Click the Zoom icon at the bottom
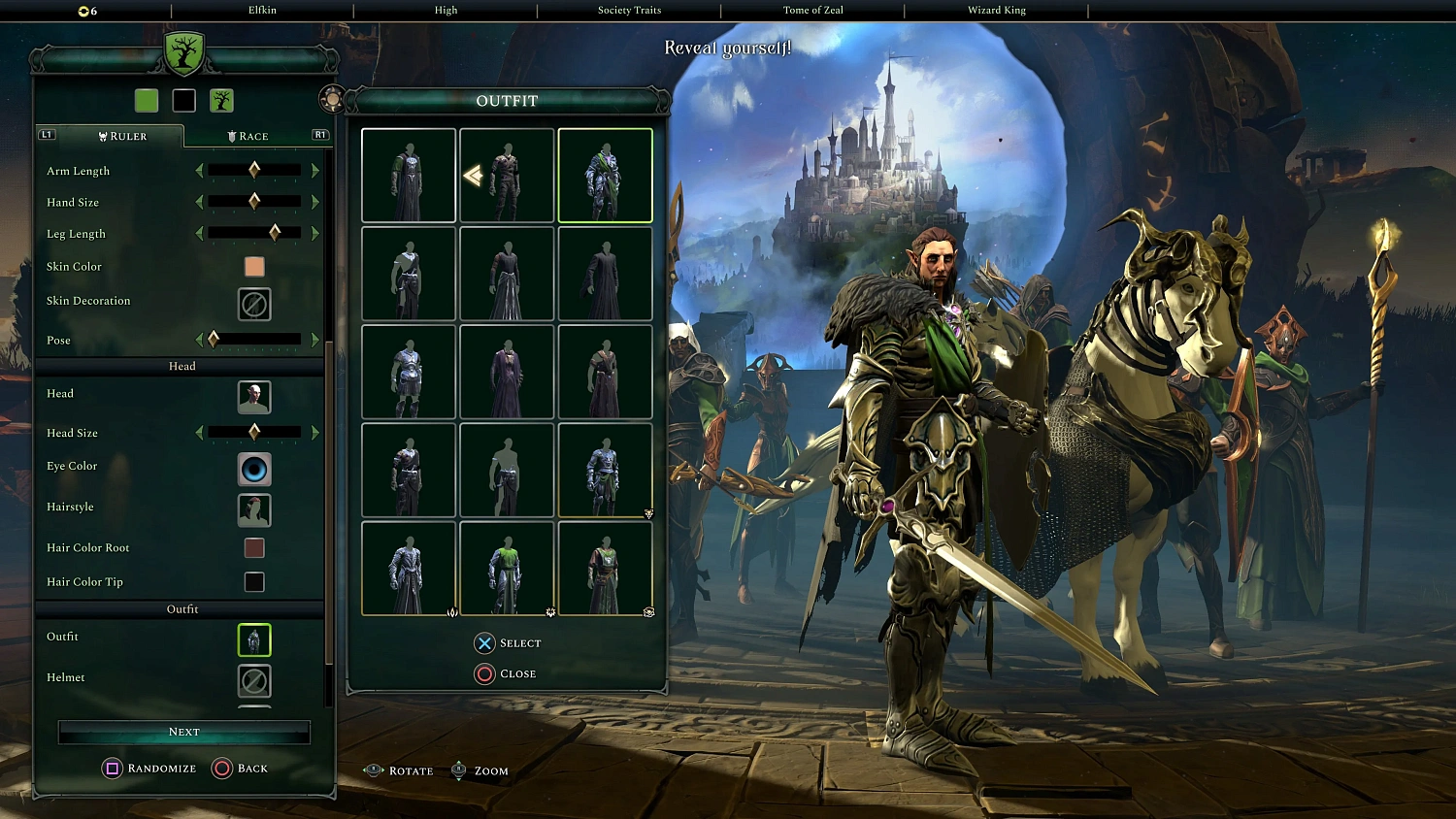1456x819 pixels. 457,770
